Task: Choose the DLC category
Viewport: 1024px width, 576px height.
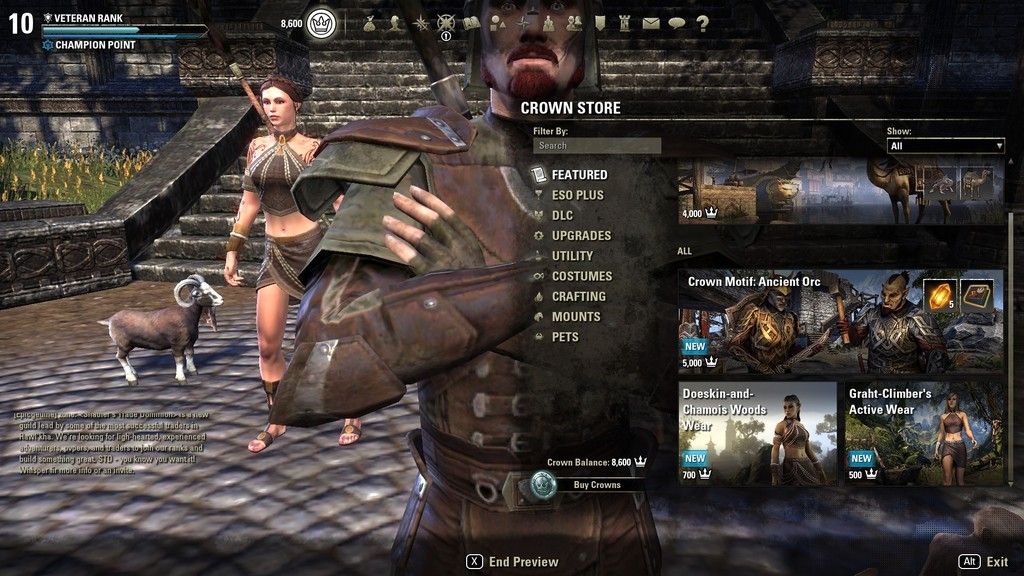Action: click(x=562, y=215)
